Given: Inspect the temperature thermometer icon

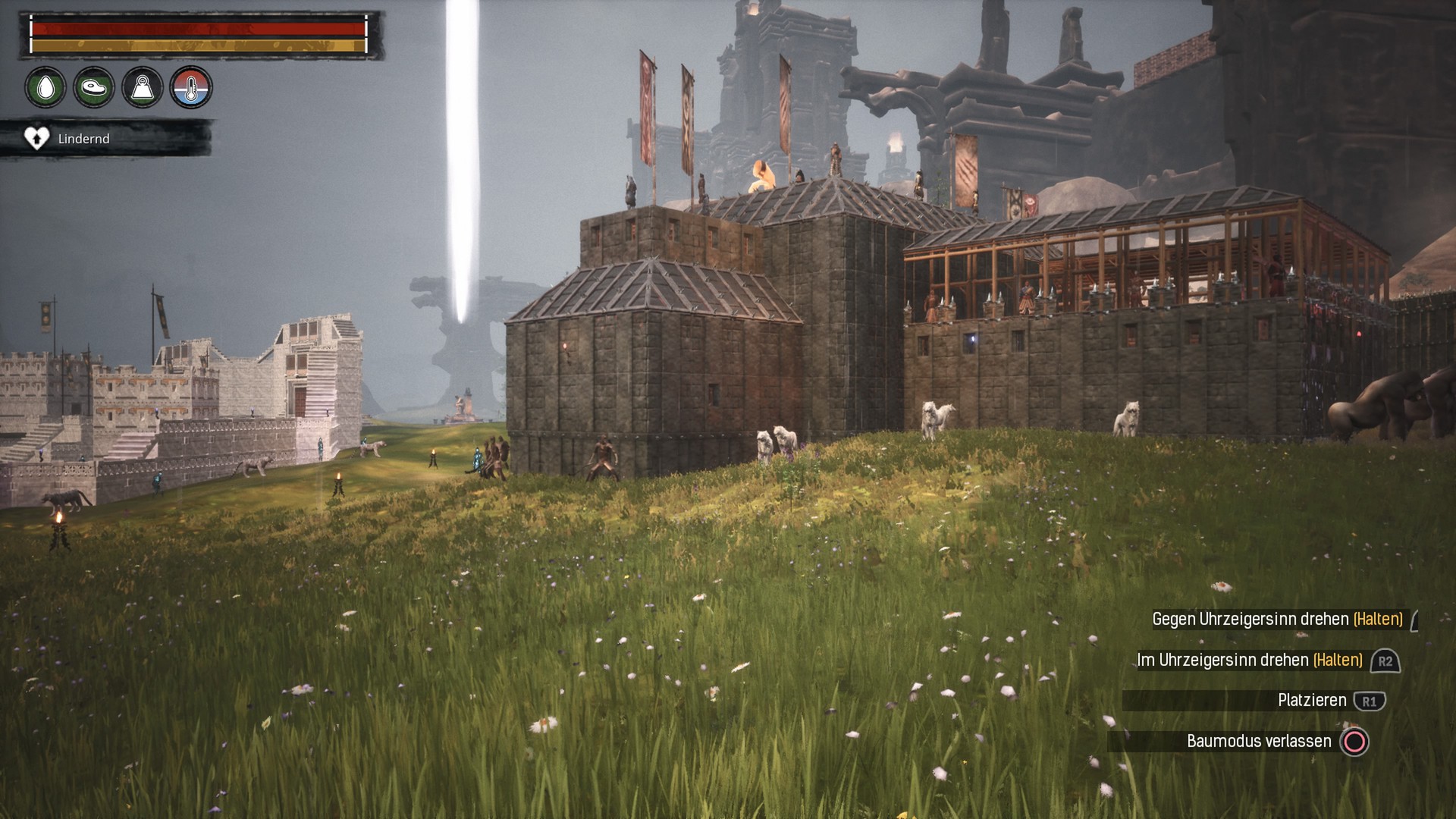Looking at the screenshot, I should click(x=191, y=88).
